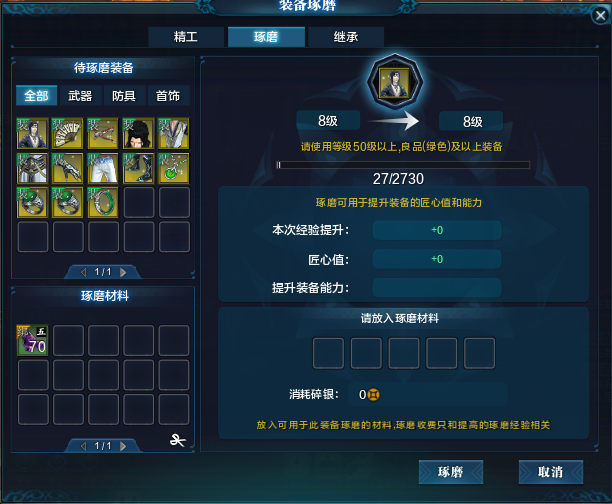Choose the jade bracelet item
612x504 pixels.
pos(104,203)
